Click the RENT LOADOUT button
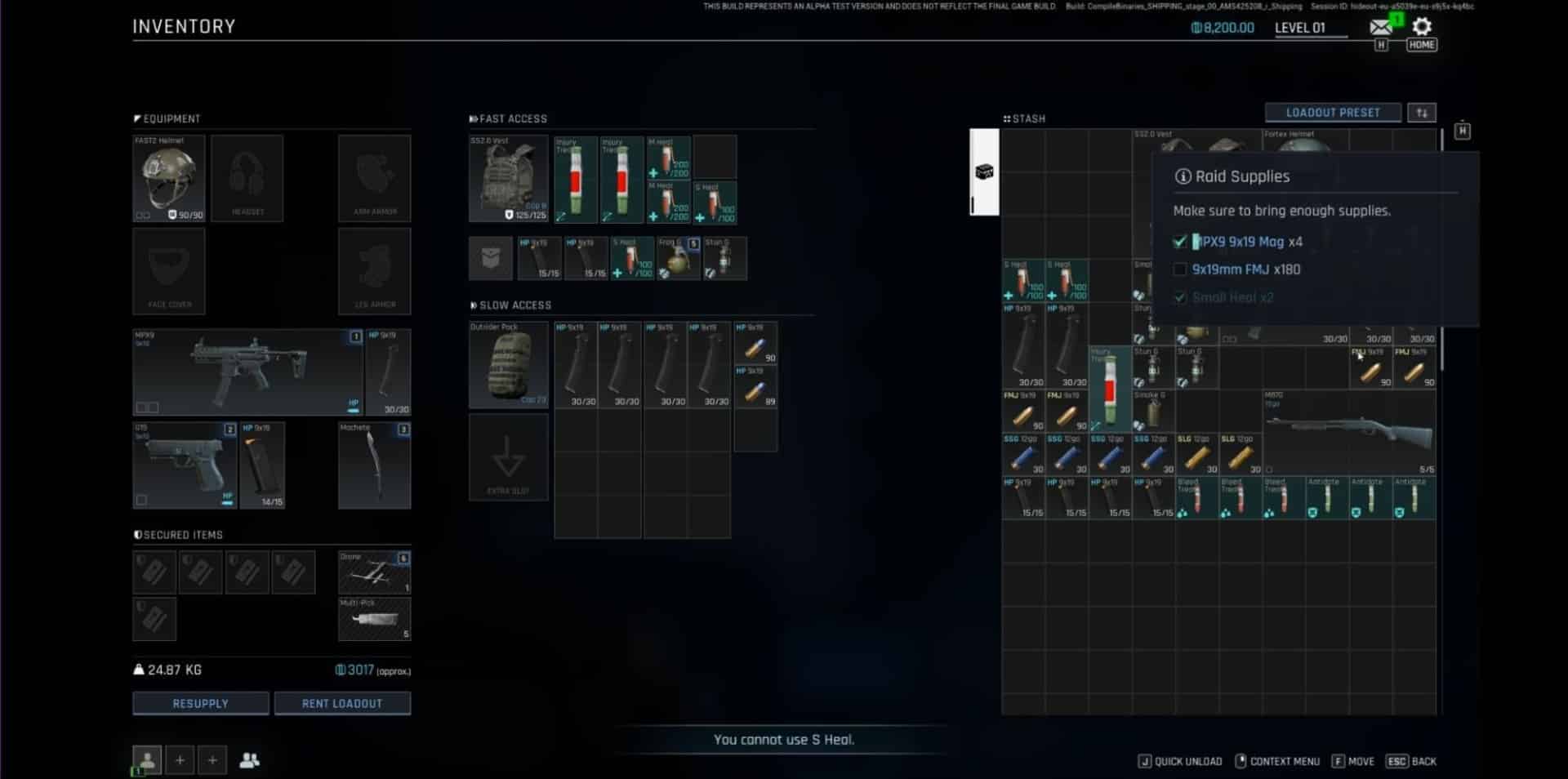1568x779 pixels. (x=342, y=703)
